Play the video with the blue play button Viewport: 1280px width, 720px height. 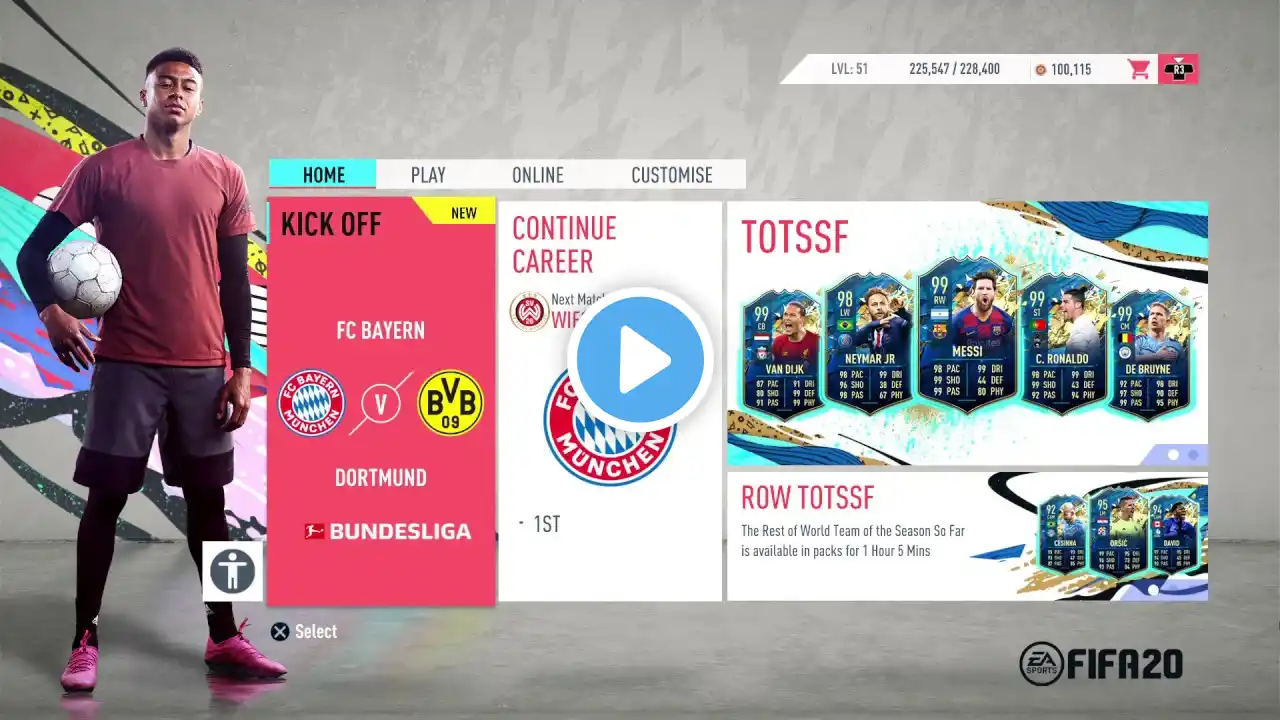[x=640, y=360]
